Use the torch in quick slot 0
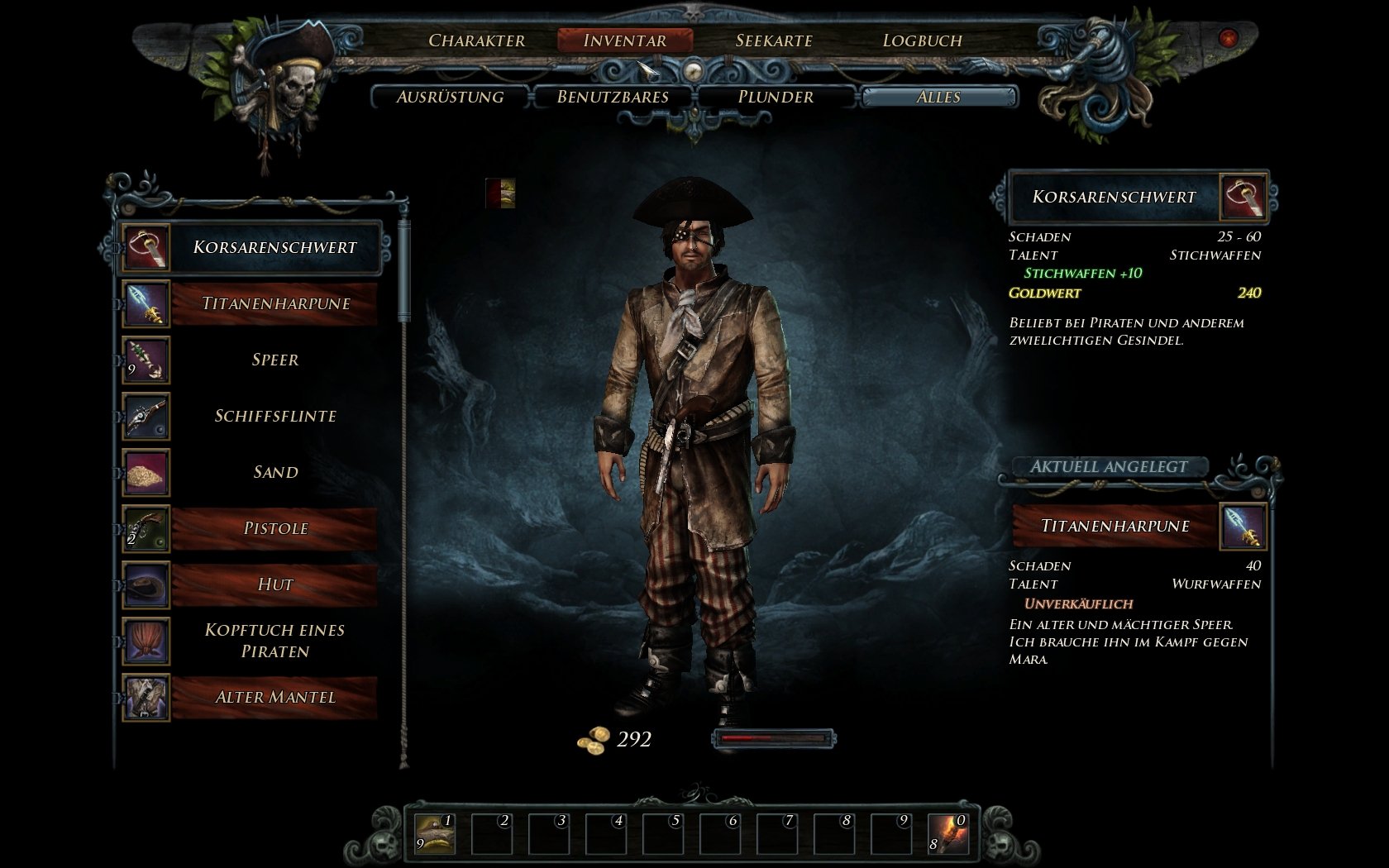Image resolution: width=1389 pixels, height=868 pixels. click(x=948, y=834)
